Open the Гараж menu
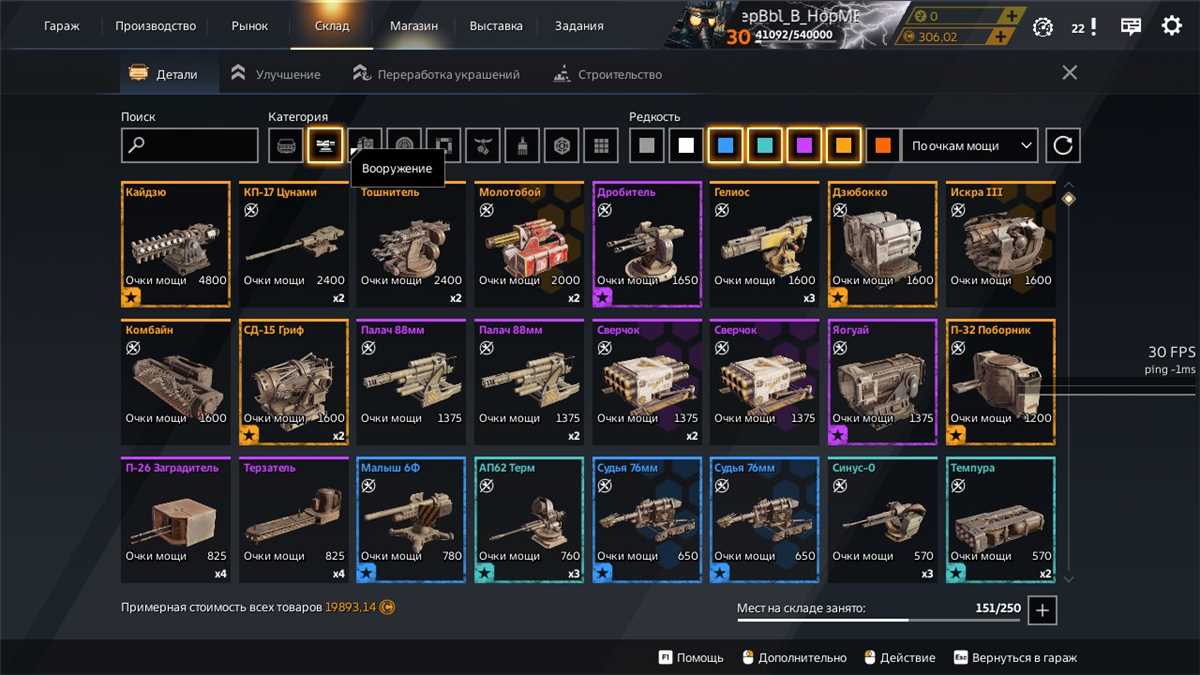The image size is (1200, 675). 62,26
